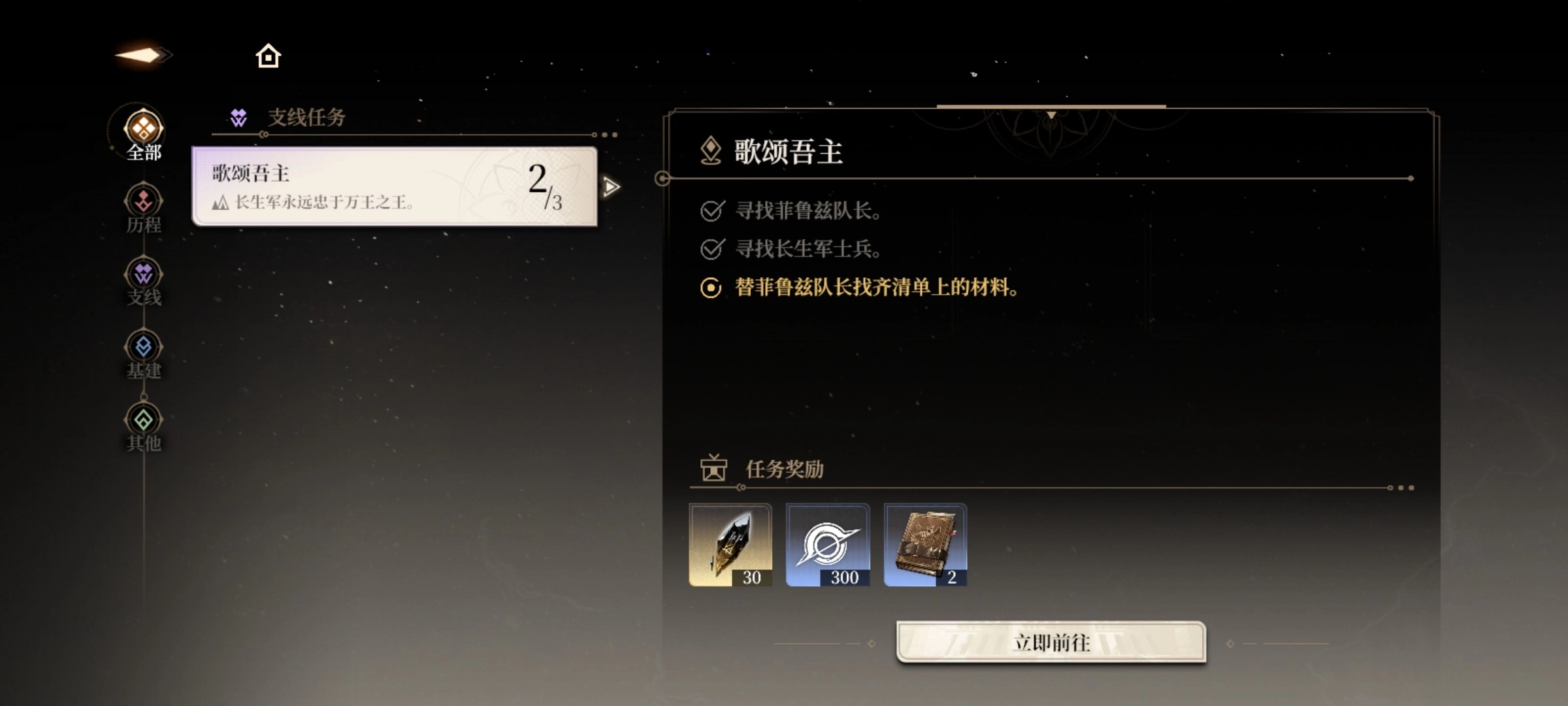This screenshot has height=706, width=1568.
Task: Click the quest location pin icon beside 歌颂吾主
Action: point(711,148)
